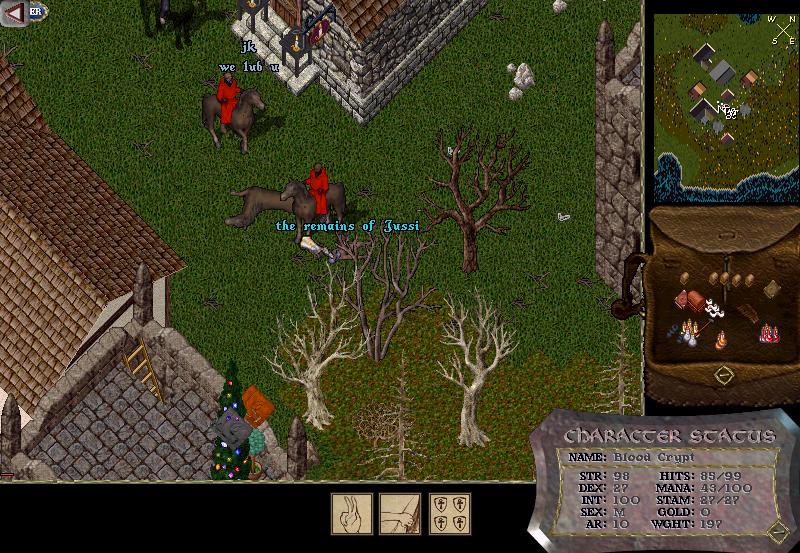Click the Character Status title header
Image resolution: width=800 pixels, height=553 pixels.
[x=669, y=435]
